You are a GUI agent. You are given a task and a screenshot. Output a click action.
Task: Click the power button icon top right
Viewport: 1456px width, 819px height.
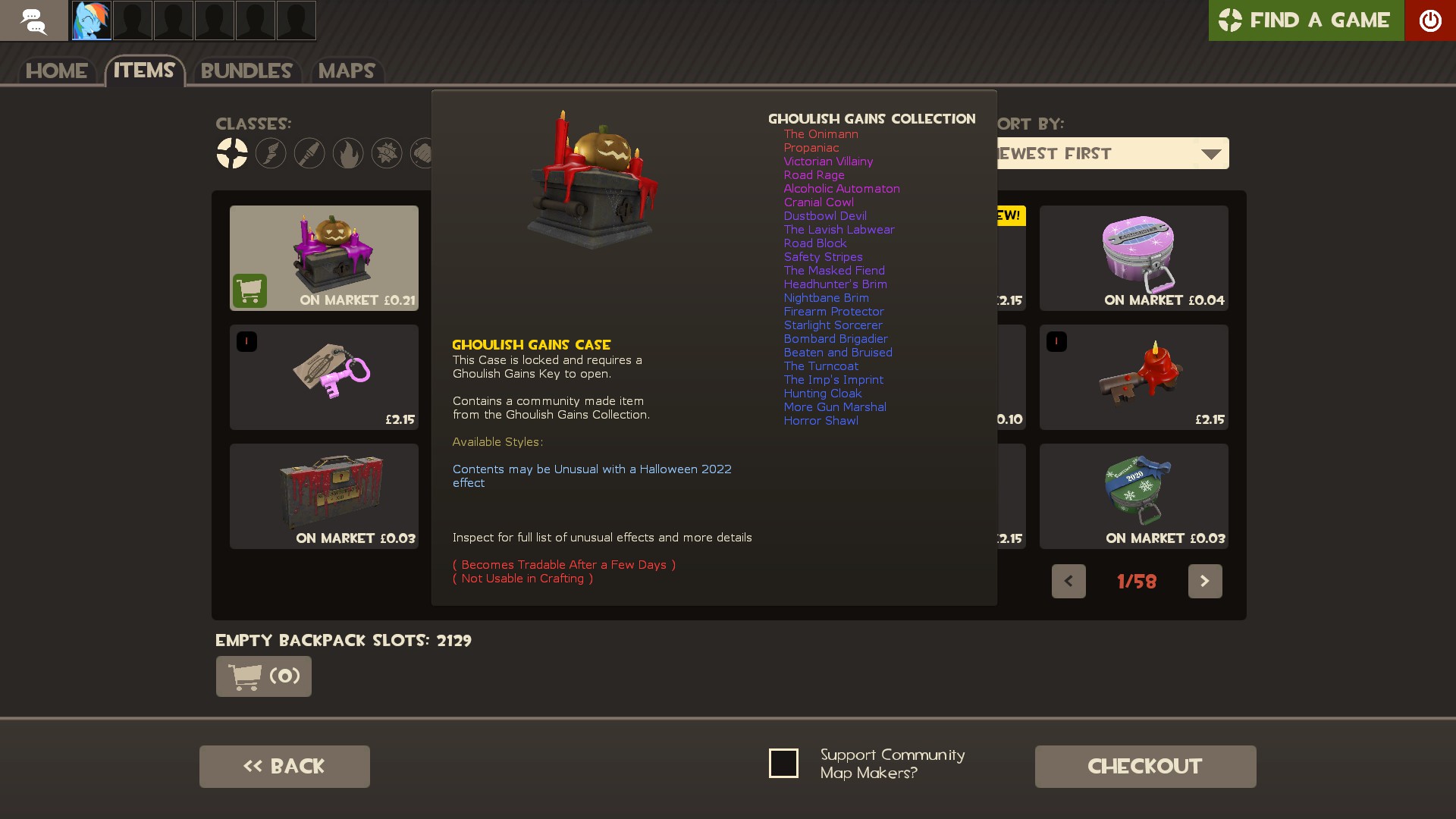[1432, 20]
